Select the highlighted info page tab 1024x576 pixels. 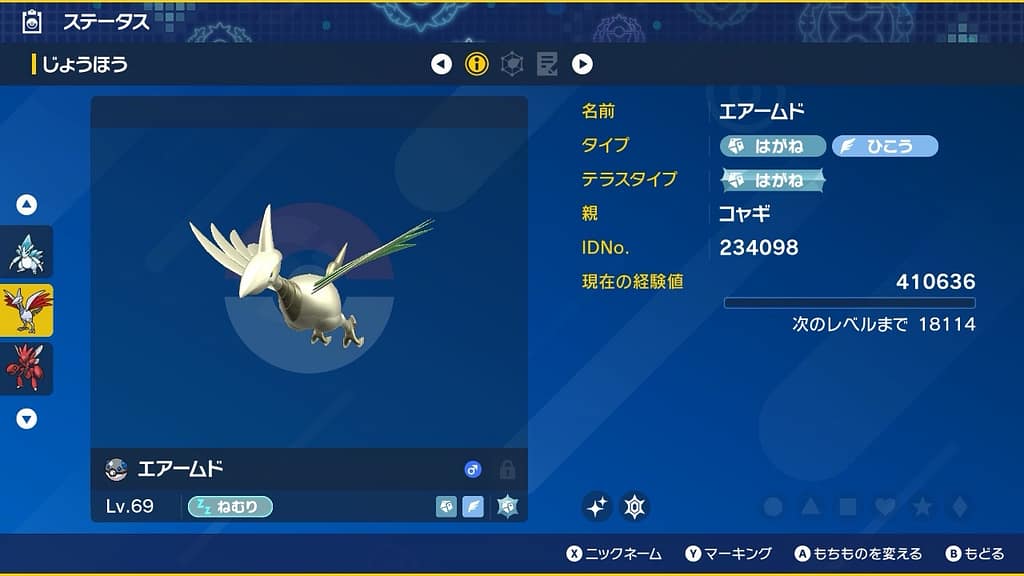477,65
